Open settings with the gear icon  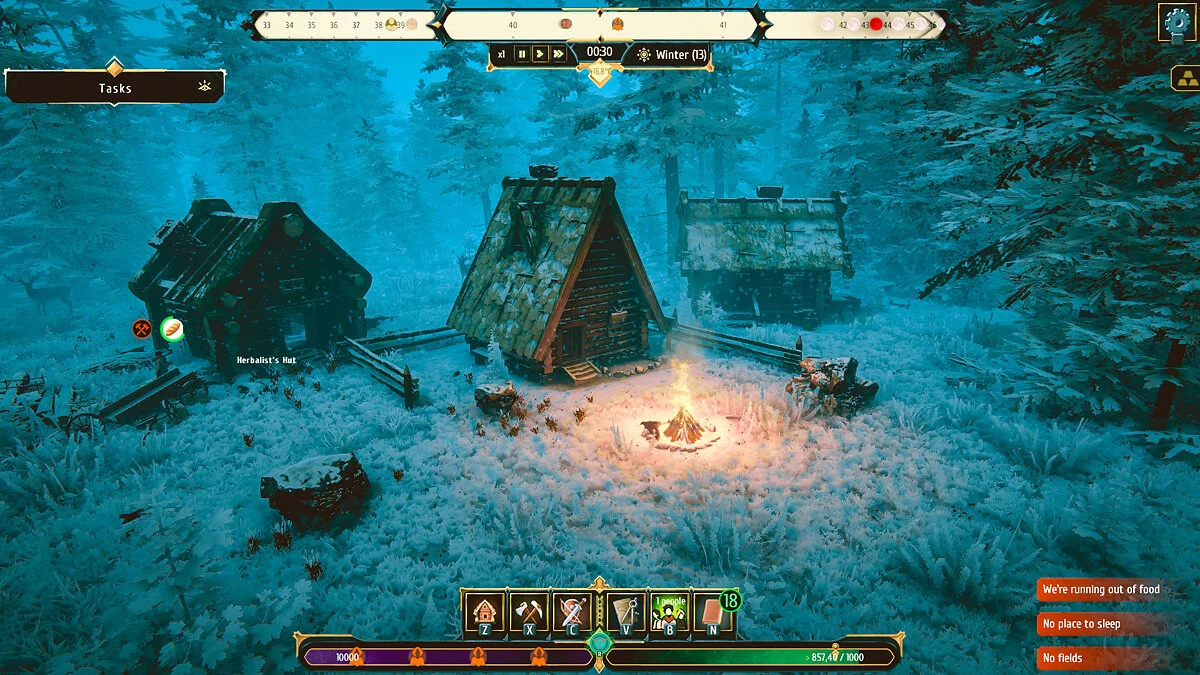click(x=1176, y=20)
